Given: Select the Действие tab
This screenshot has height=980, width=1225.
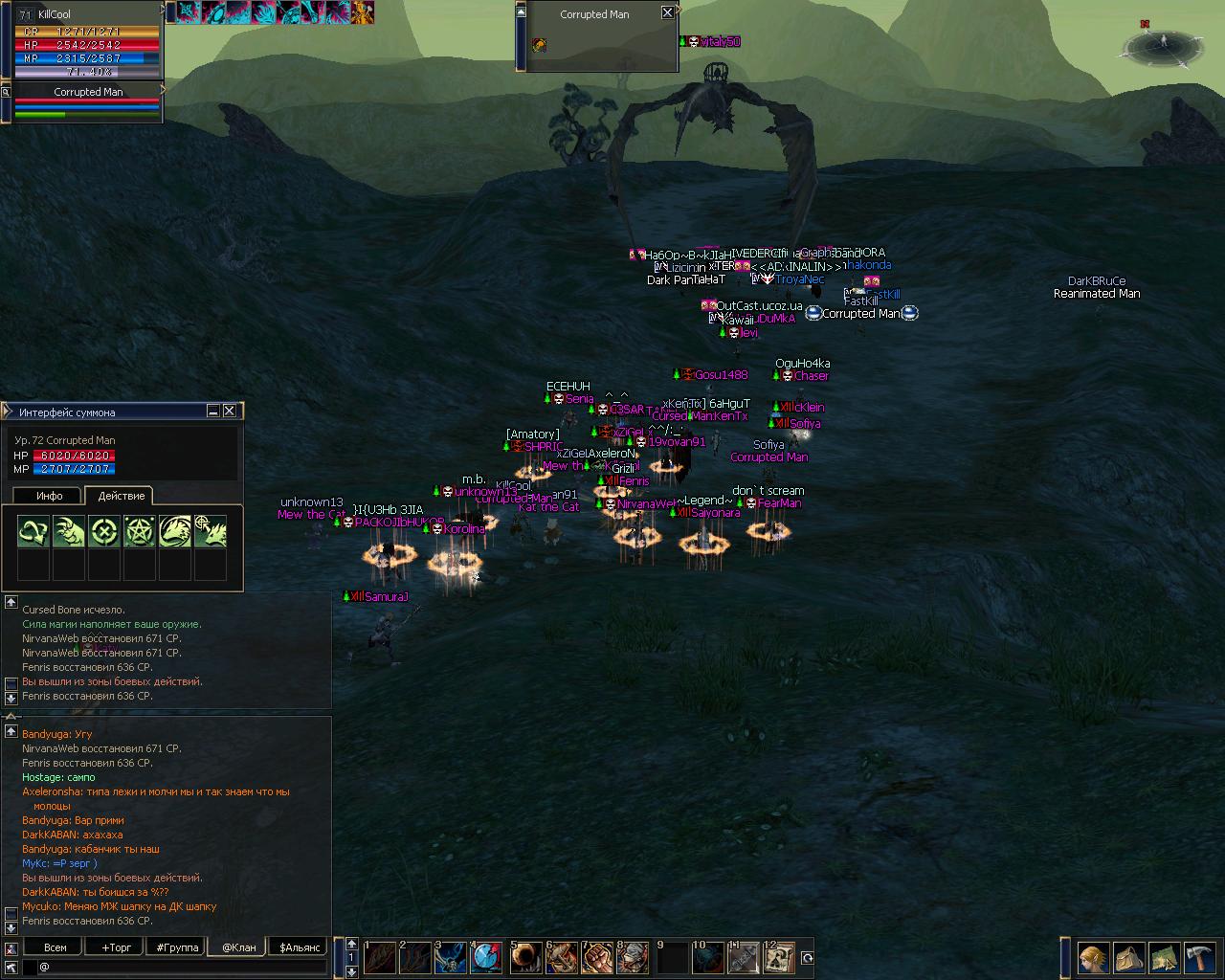Looking at the screenshot, I should [122, 496].
